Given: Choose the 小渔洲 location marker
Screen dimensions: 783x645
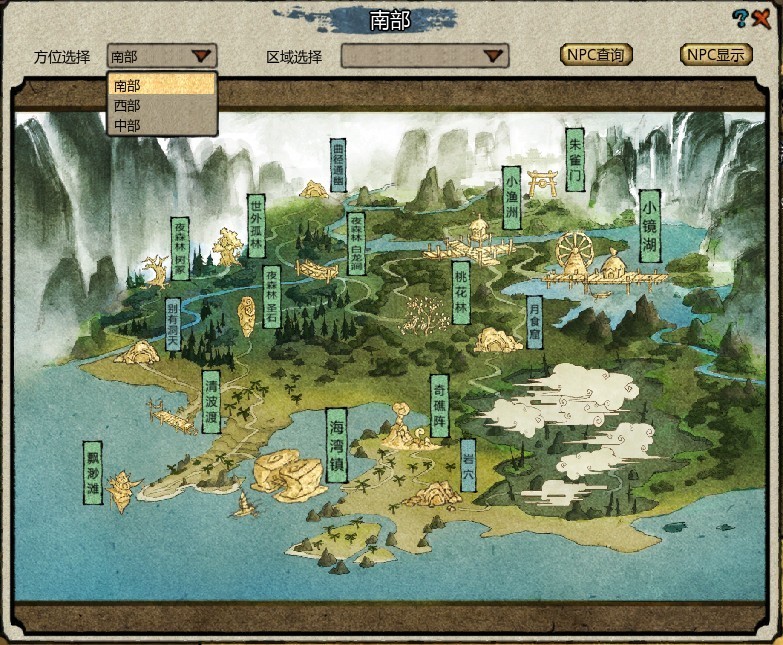Looking at the screenshot, I should [511, 198].
